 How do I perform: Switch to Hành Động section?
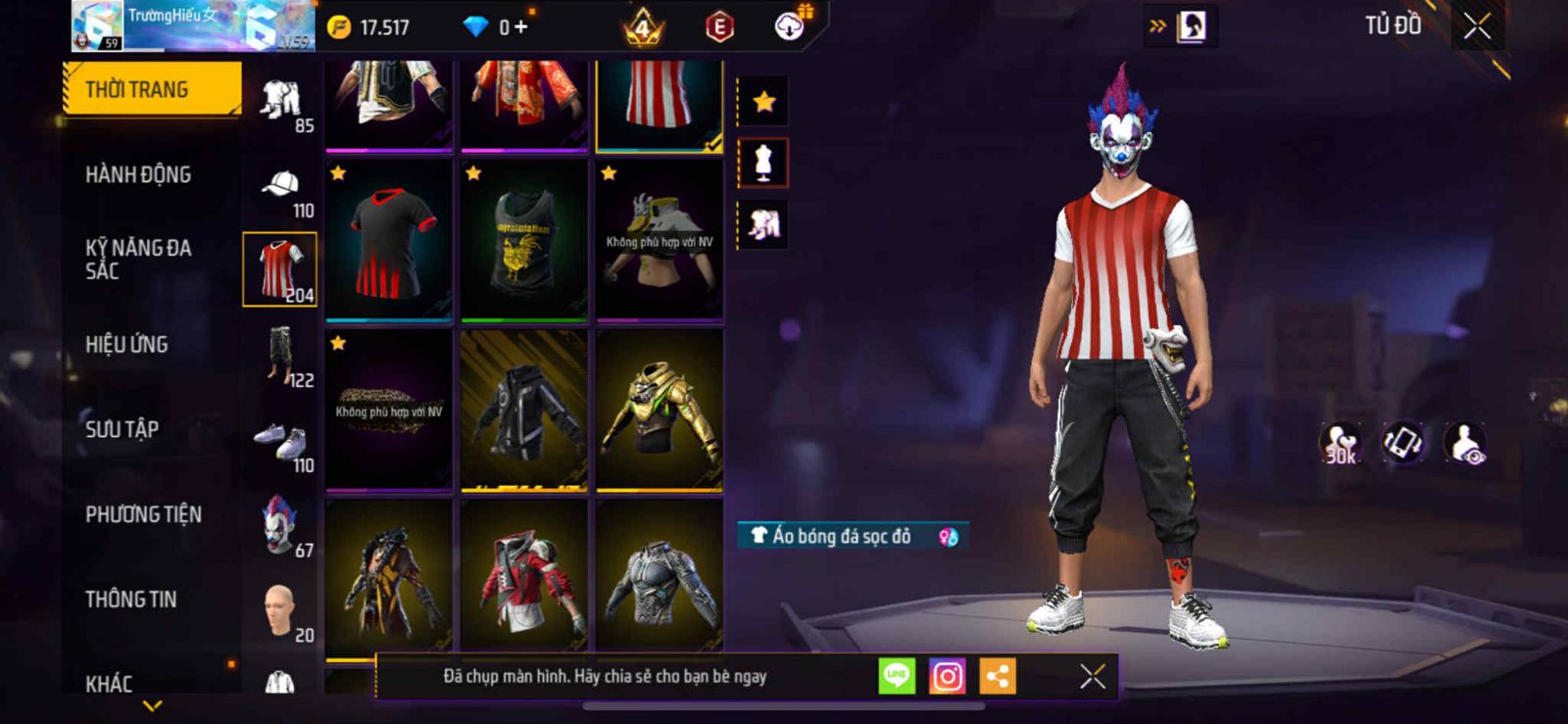tap(138, 174)
